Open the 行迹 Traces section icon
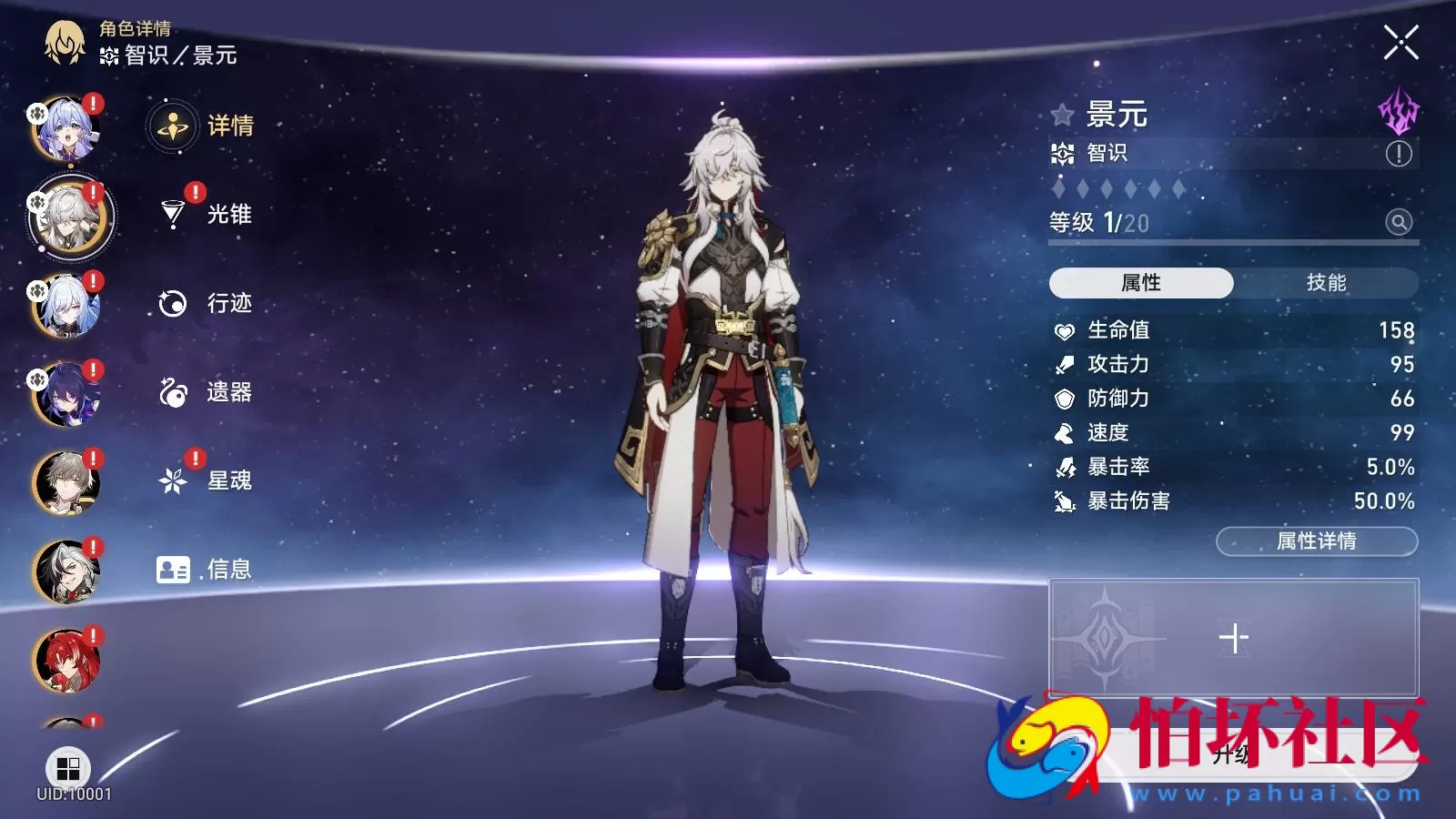This screenshot has width=1456, height=819. (171, 303)
